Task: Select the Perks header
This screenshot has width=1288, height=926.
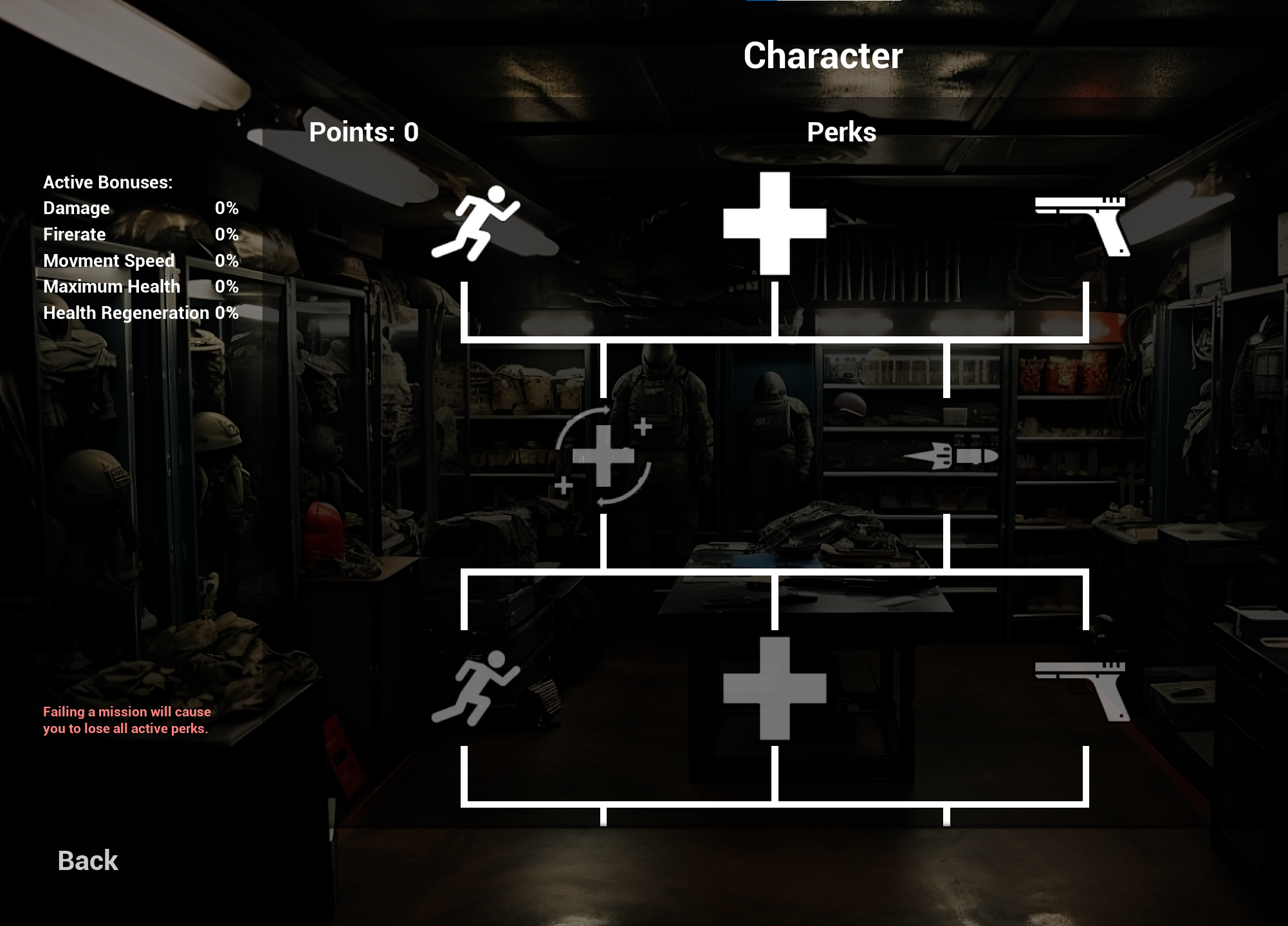Action: click(842, 132)
